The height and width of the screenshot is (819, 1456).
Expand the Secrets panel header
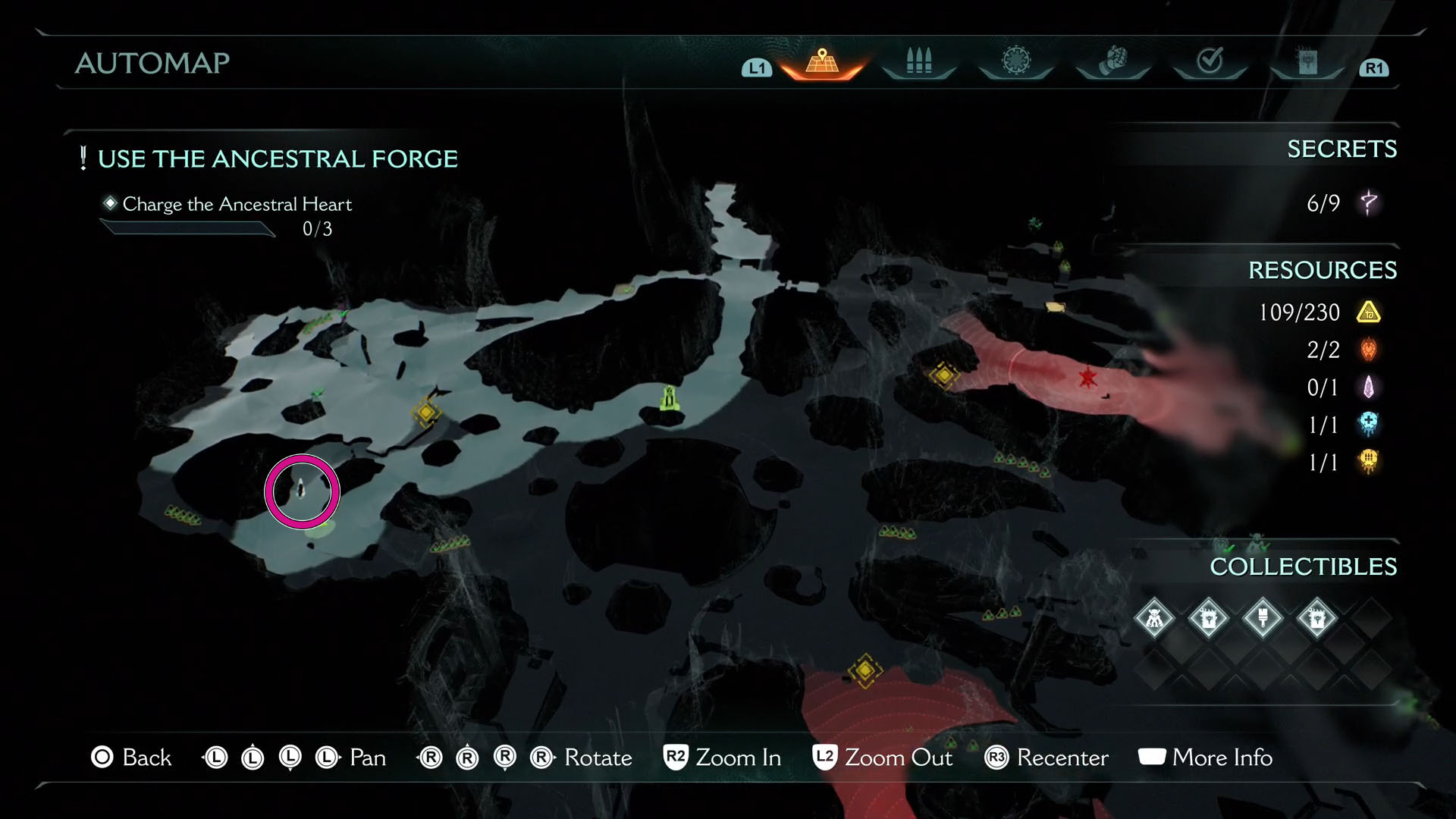(1342, 149)
